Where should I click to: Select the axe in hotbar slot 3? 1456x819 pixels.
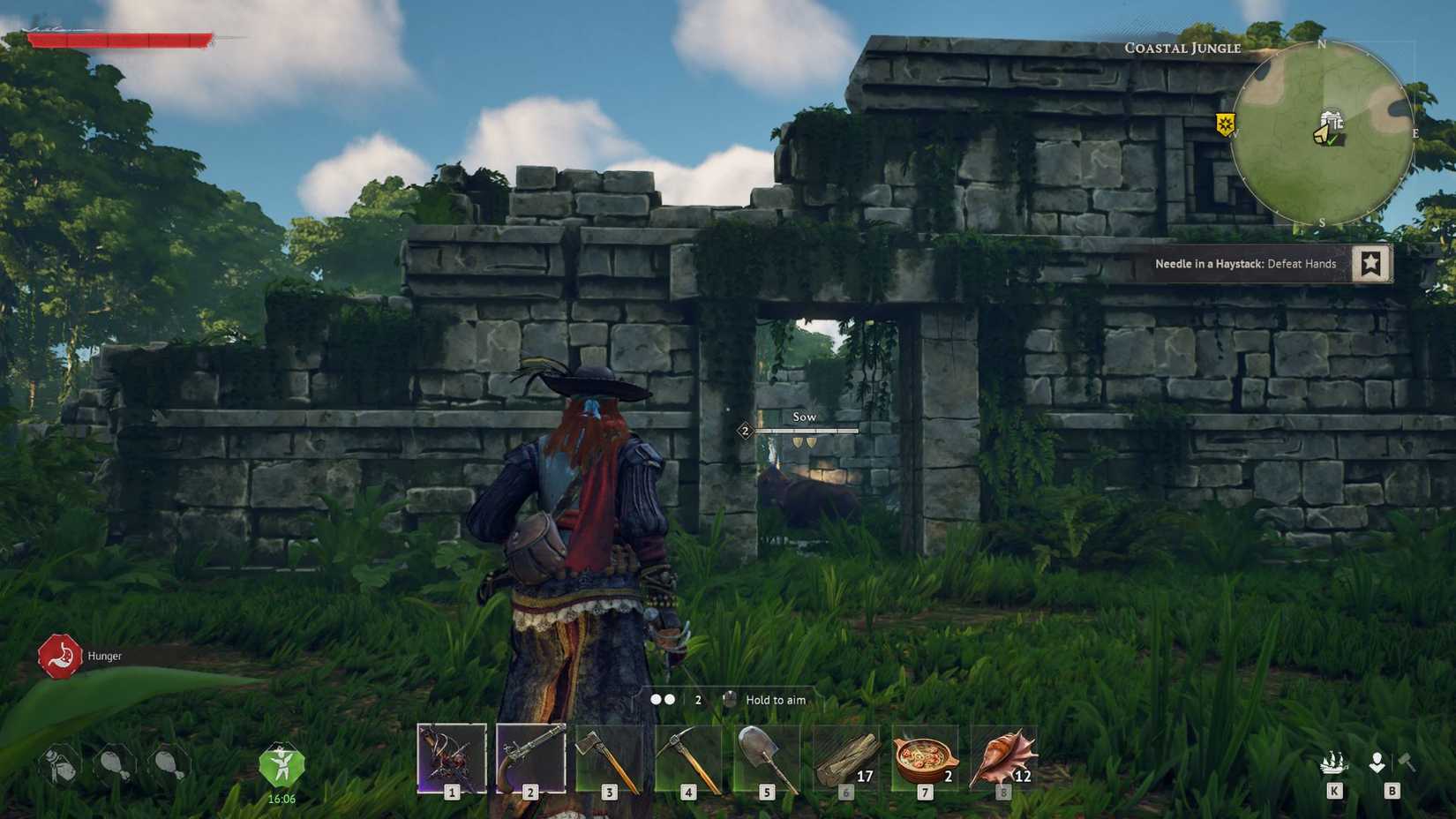pos(609,761)
